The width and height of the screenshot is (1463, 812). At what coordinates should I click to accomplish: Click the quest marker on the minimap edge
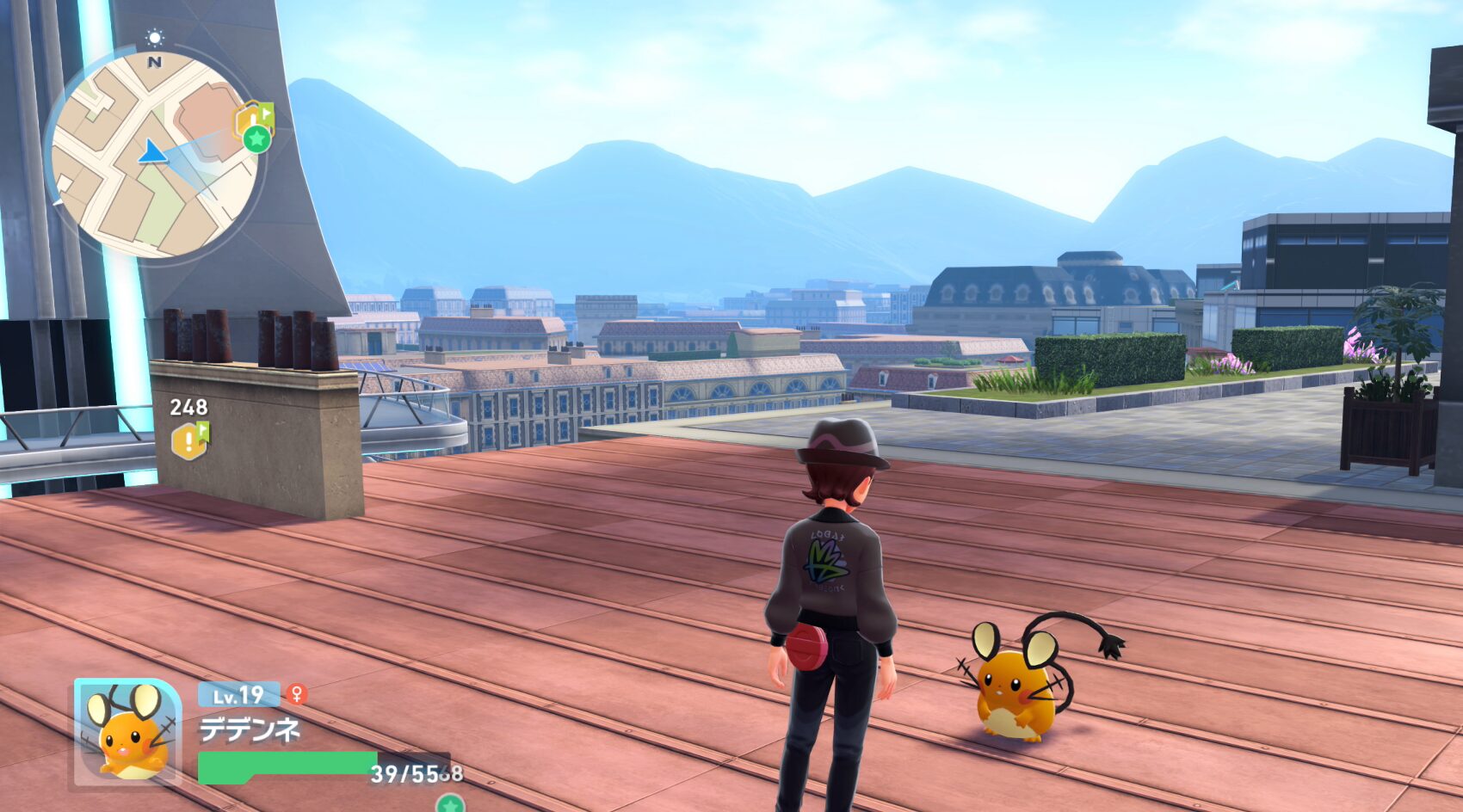[x=253, y=124]
